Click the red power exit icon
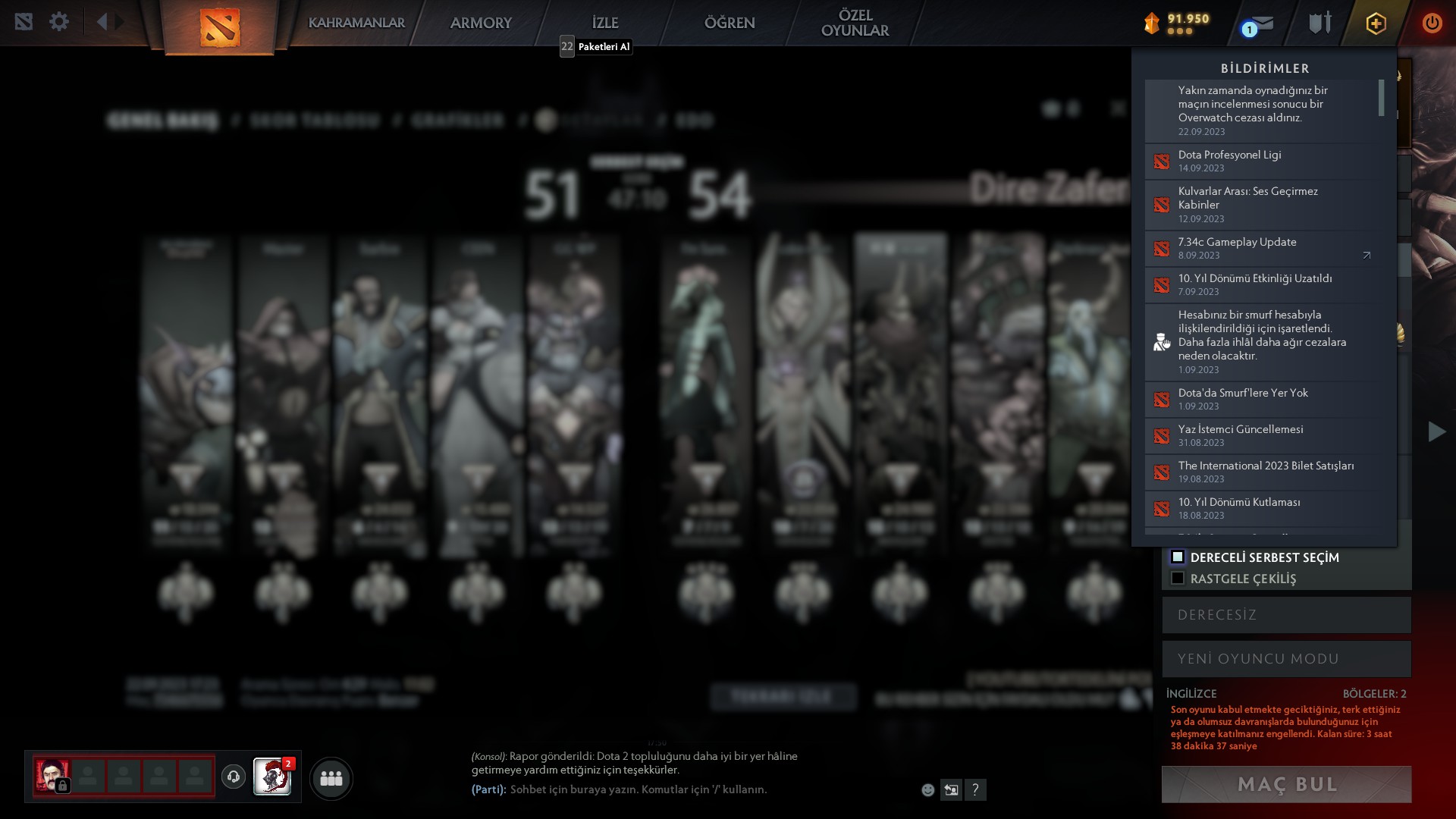This screenshot has height=819, width=1456. 1432,23
